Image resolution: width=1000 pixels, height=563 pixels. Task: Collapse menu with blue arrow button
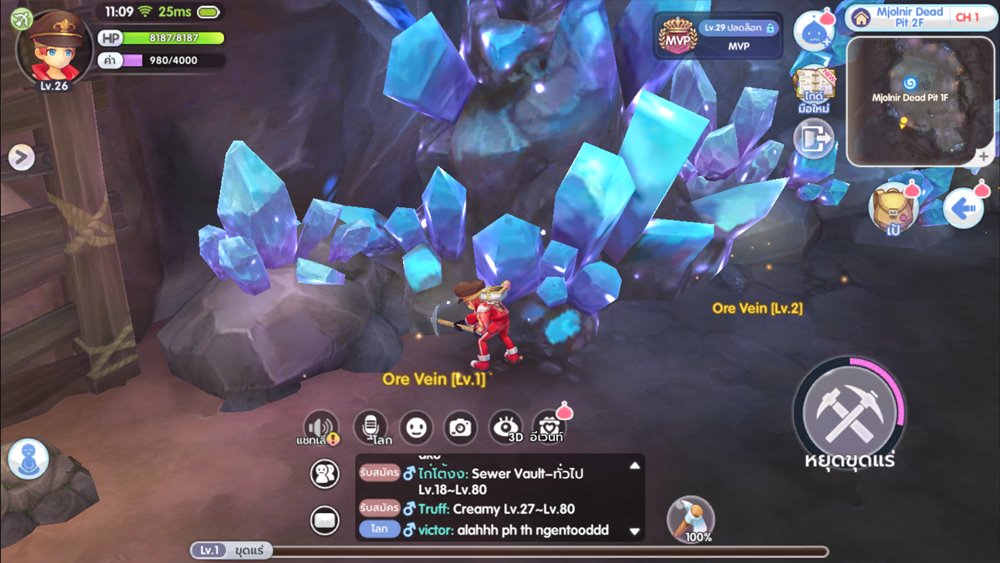tap(964, 209)
